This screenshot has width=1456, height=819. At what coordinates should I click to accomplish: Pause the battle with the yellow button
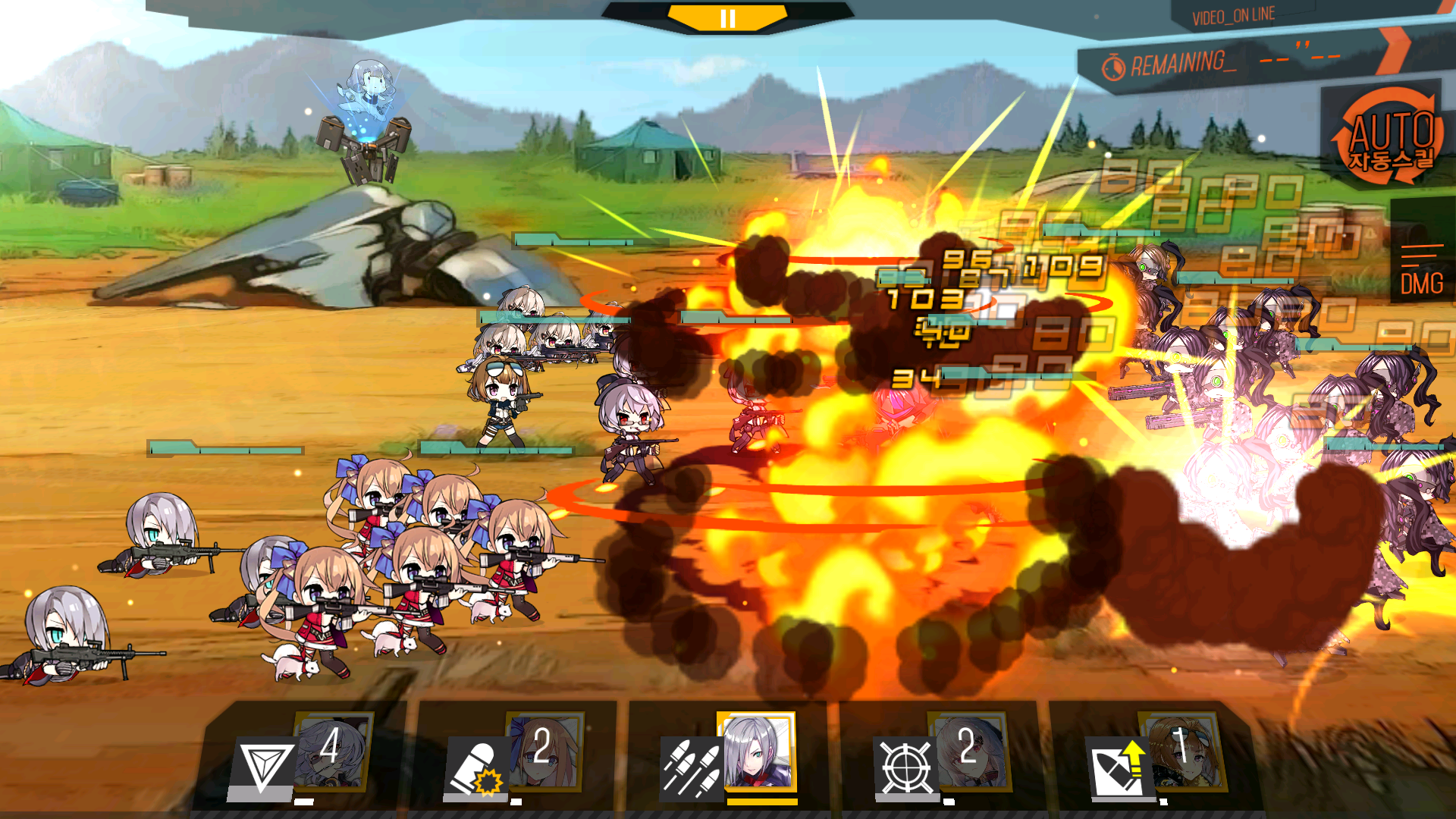727,18
